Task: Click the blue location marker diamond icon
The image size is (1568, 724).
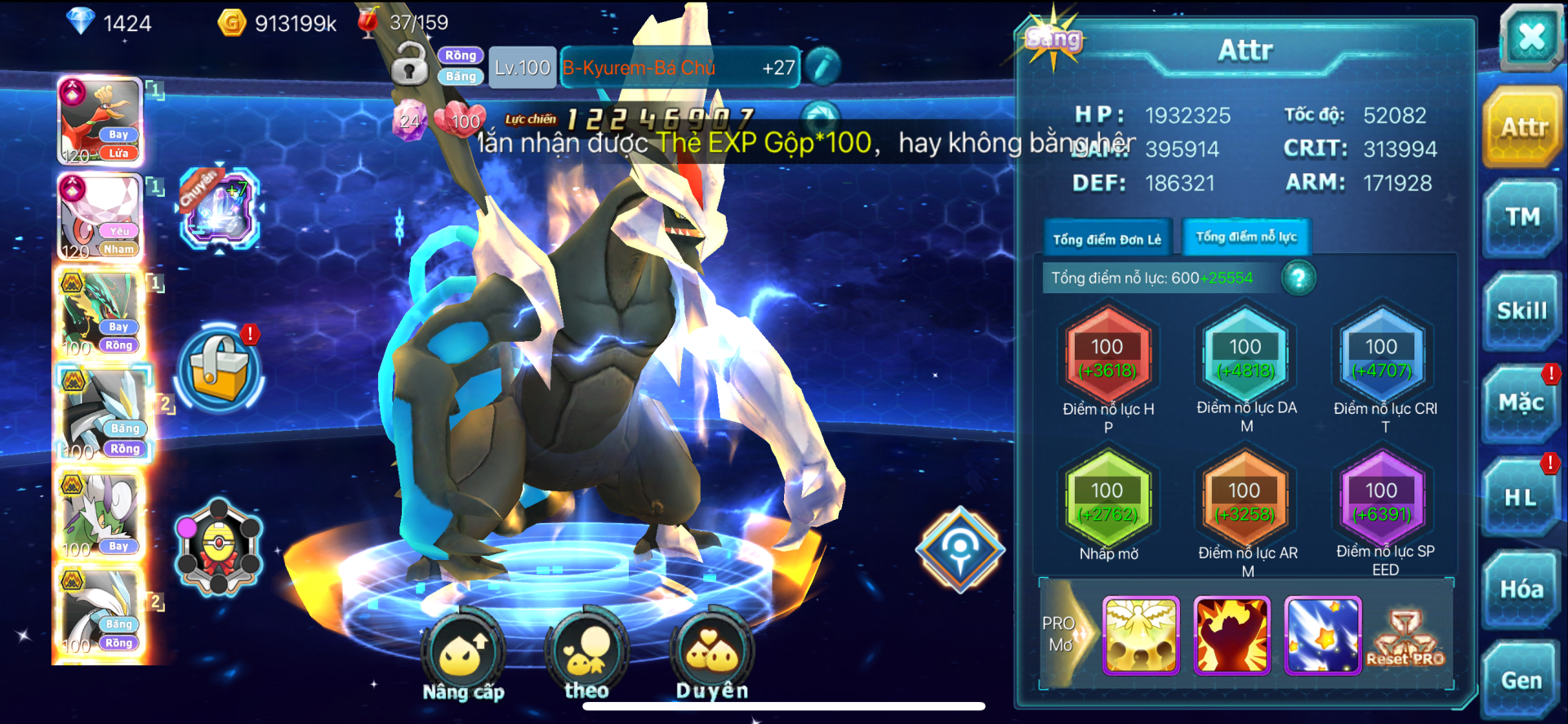Action: 960,549
